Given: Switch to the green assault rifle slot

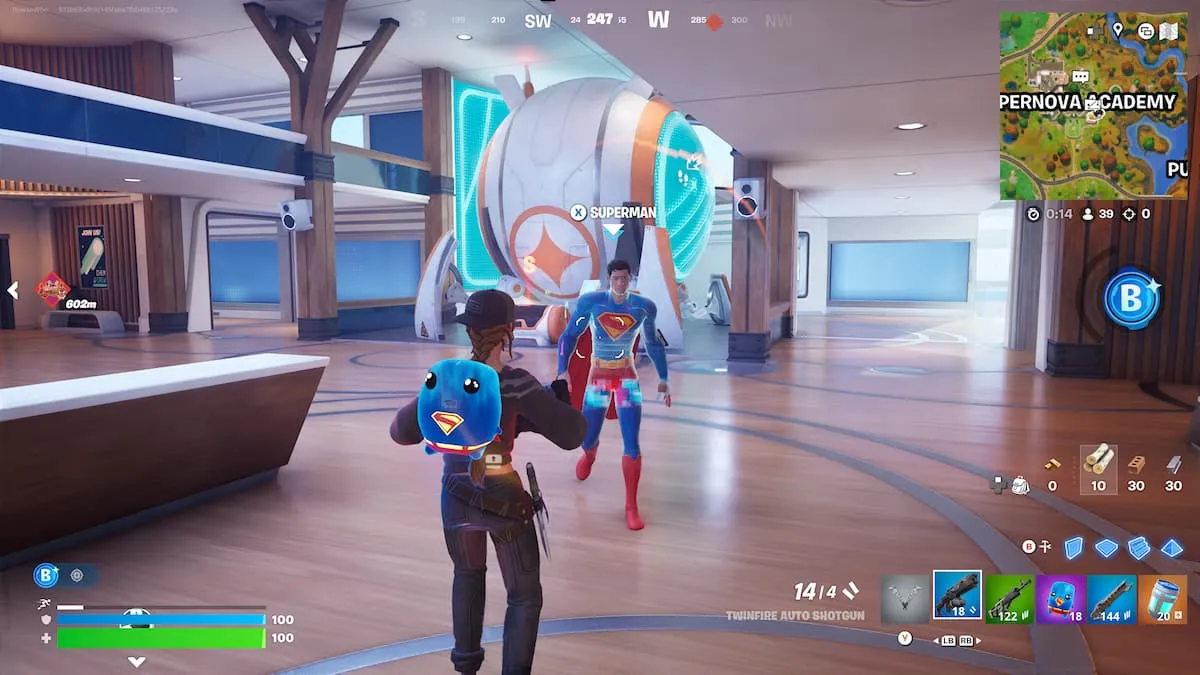Looking at the screenshot, I should coord(1009,599).
